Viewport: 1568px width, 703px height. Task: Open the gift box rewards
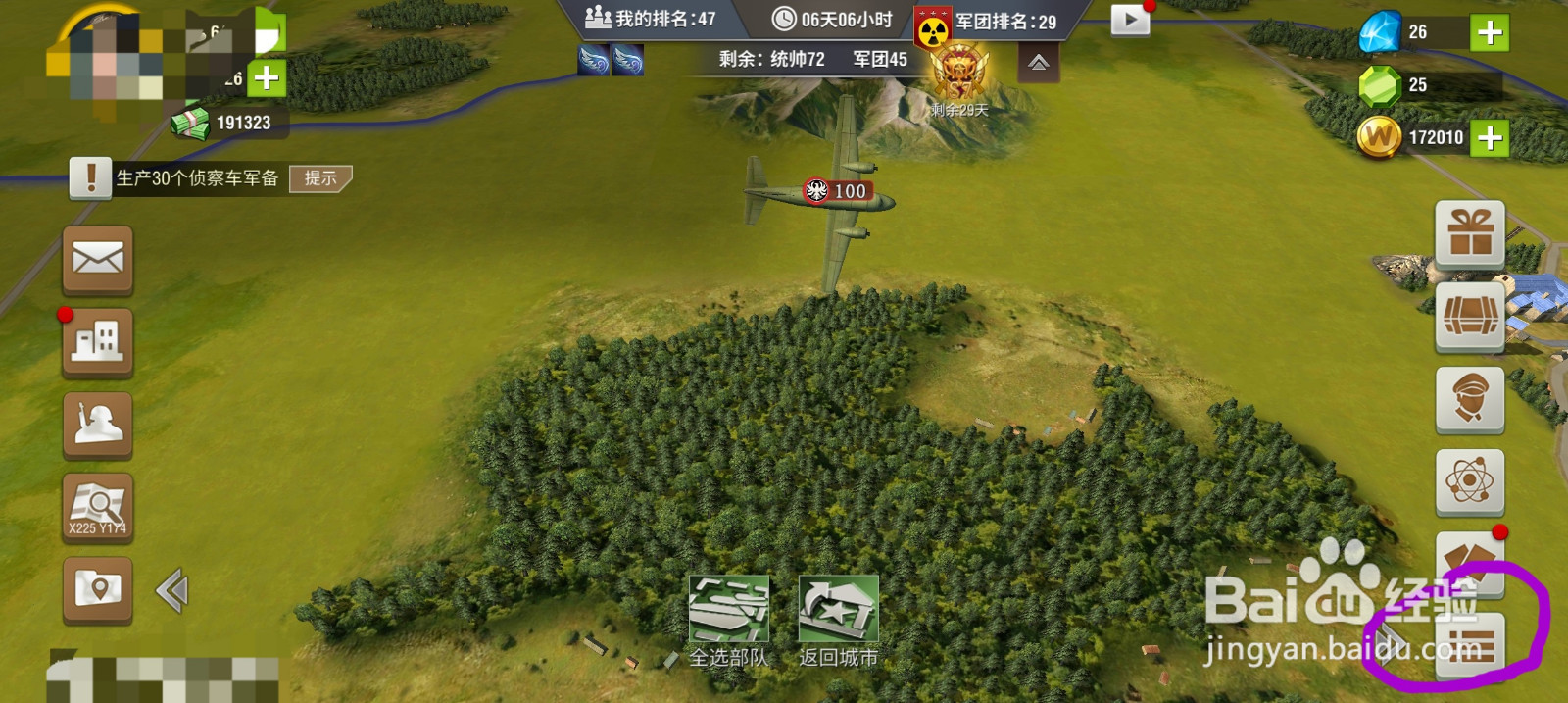(x=1470, y=233)
